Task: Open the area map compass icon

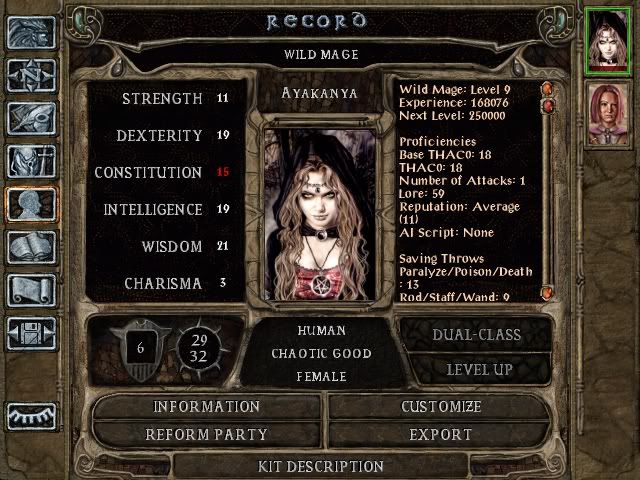Action: [30, 75]
